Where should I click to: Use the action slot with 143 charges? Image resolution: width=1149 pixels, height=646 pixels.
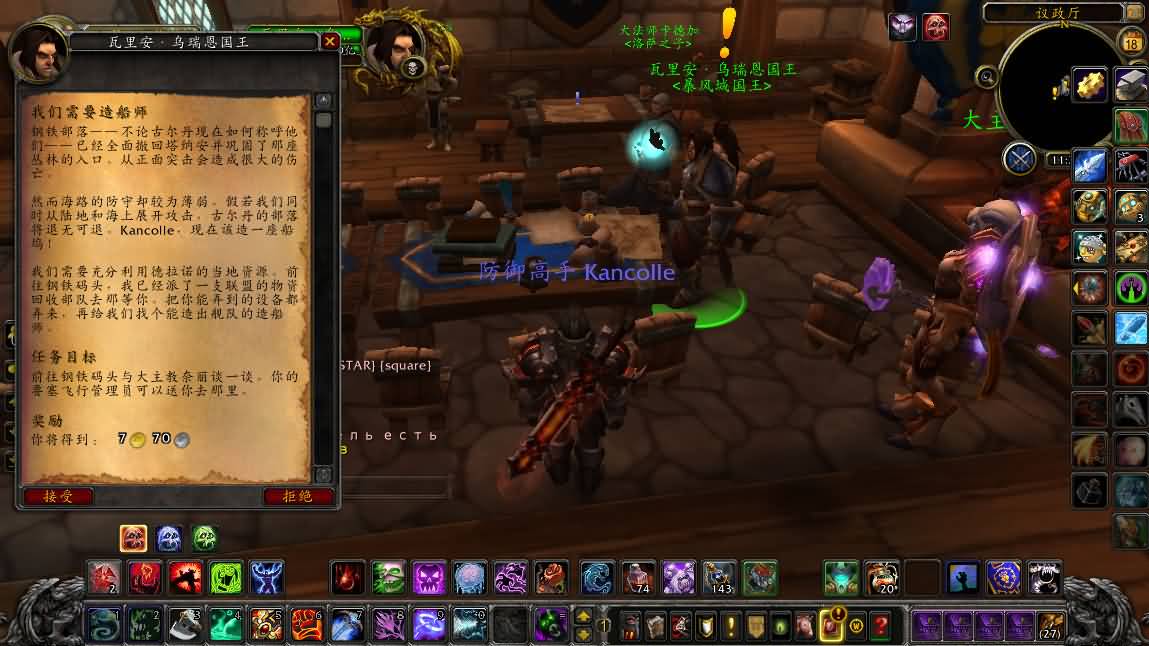719,577
